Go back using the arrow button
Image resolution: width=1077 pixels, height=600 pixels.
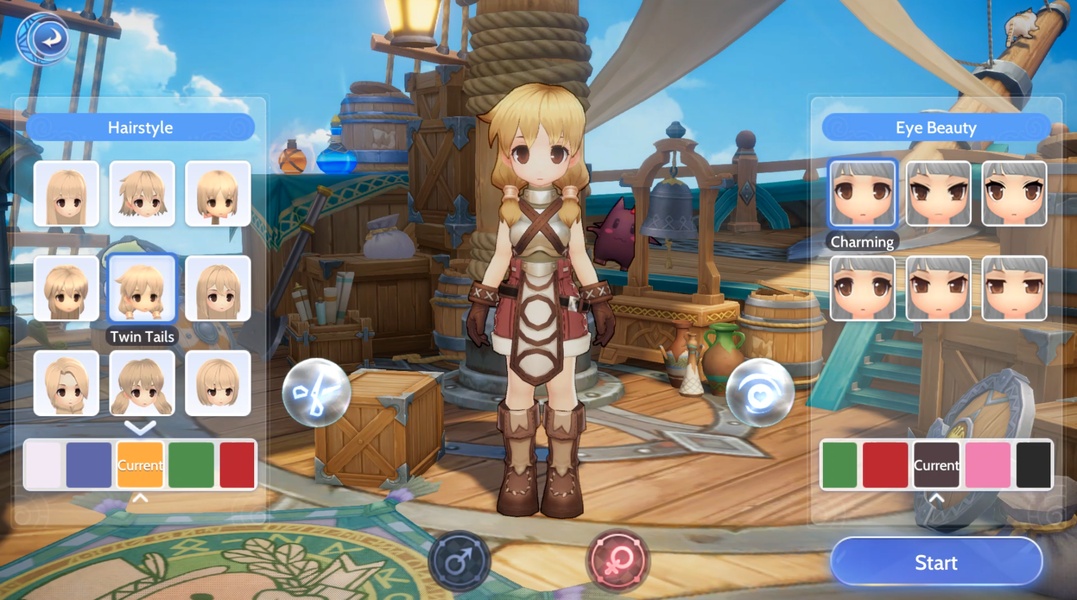[x=43, y=39]
